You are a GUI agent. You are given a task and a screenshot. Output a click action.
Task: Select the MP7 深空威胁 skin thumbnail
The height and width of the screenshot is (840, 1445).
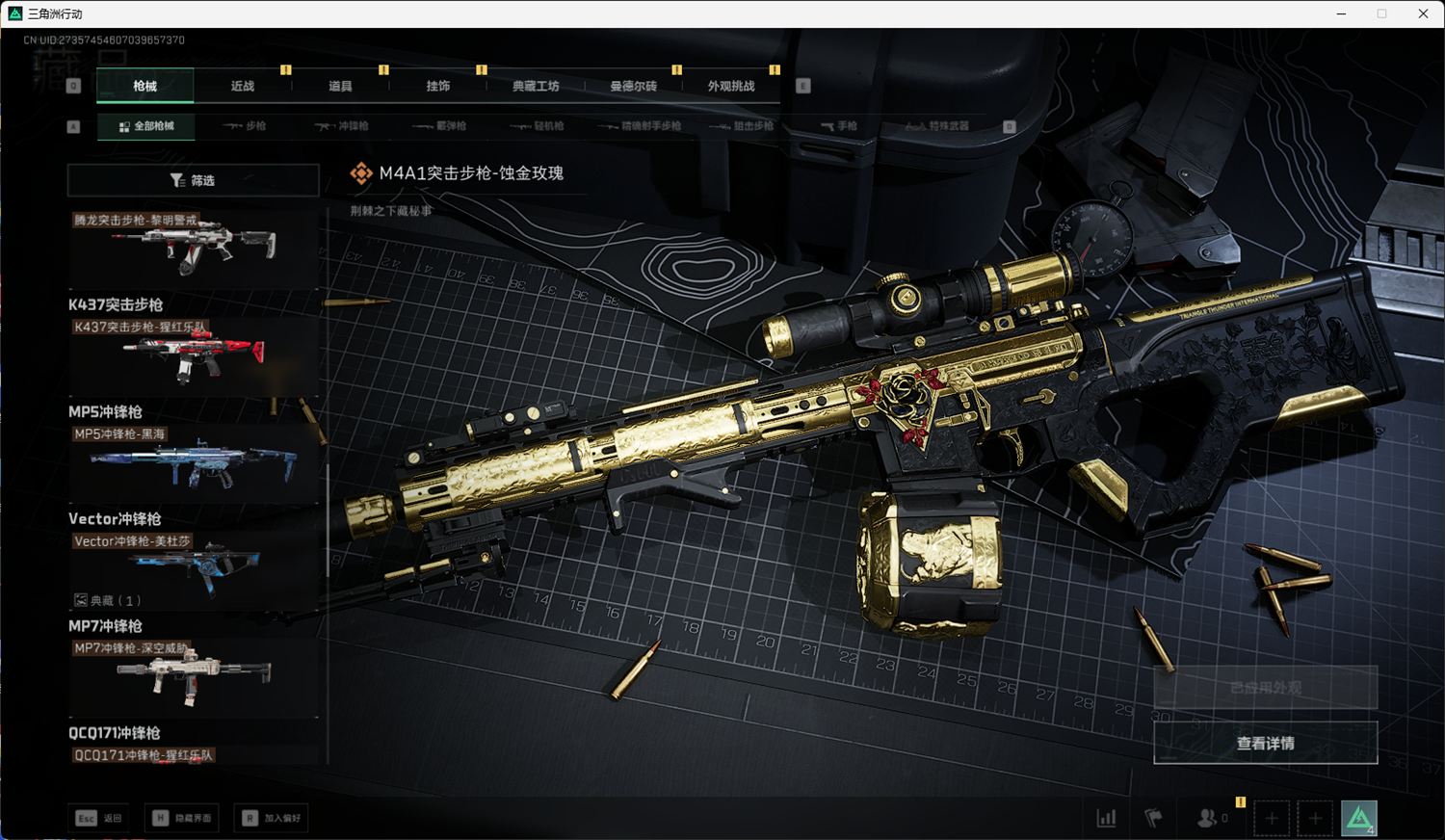(193, 676)
